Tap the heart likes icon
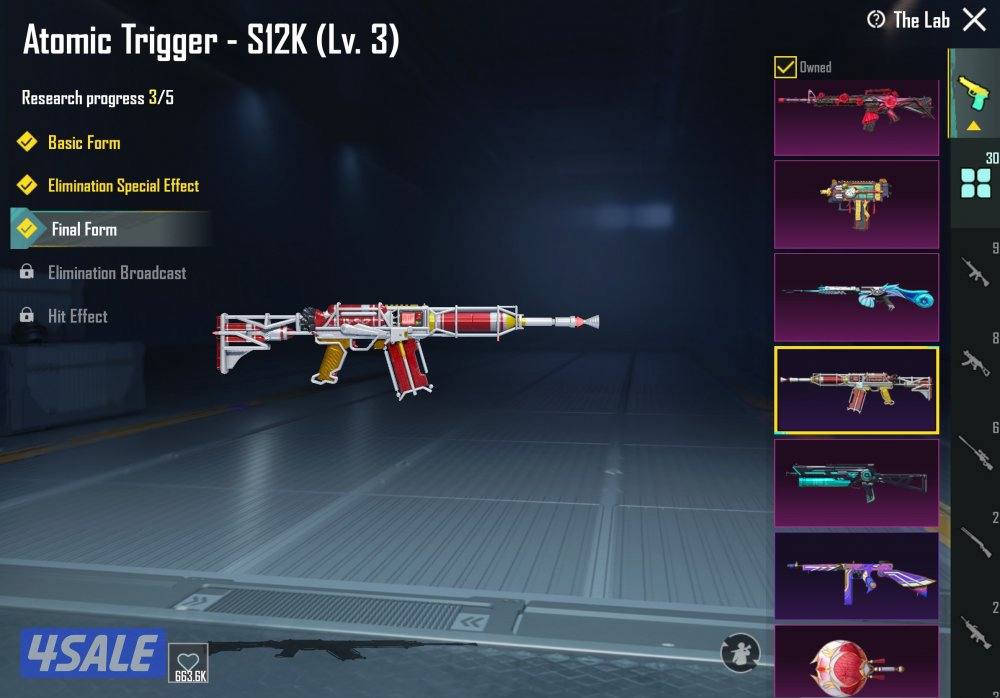1000x698 pixels. [188, 661]
